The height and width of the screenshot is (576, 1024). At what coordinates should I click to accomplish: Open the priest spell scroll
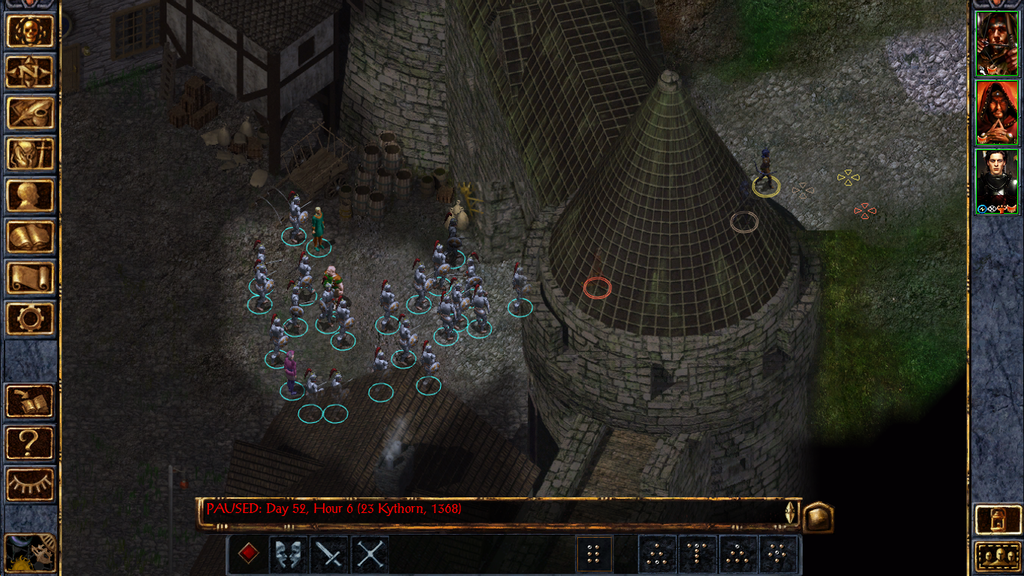30,277
